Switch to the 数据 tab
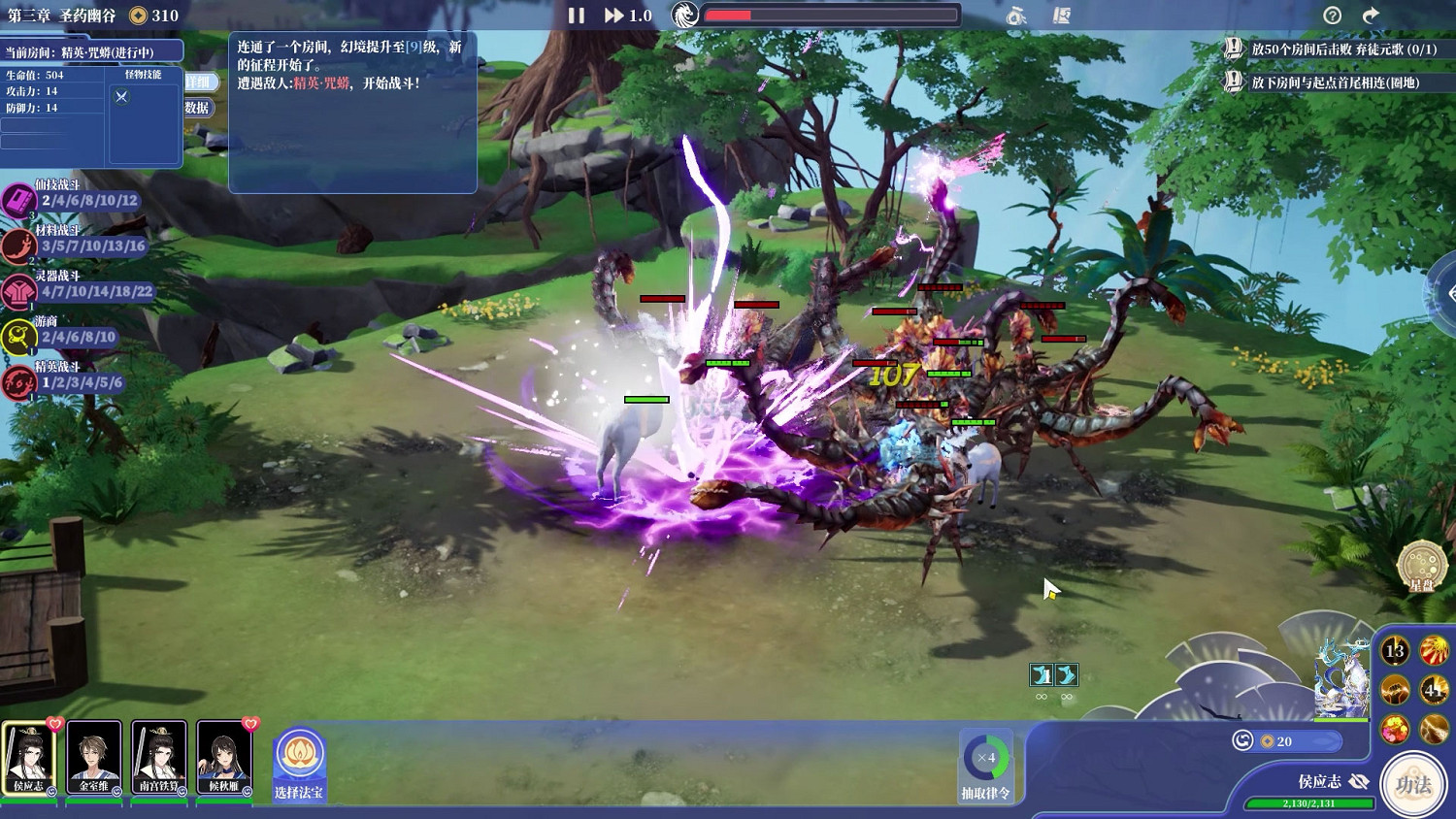Viewport: 1456px width, 819px height. pyautogui.click(x=199, y=109)
